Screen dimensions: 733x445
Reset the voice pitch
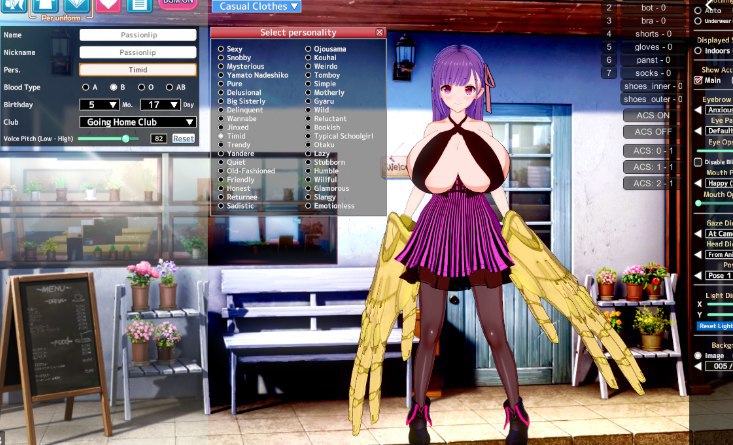[x=183, y=138]
